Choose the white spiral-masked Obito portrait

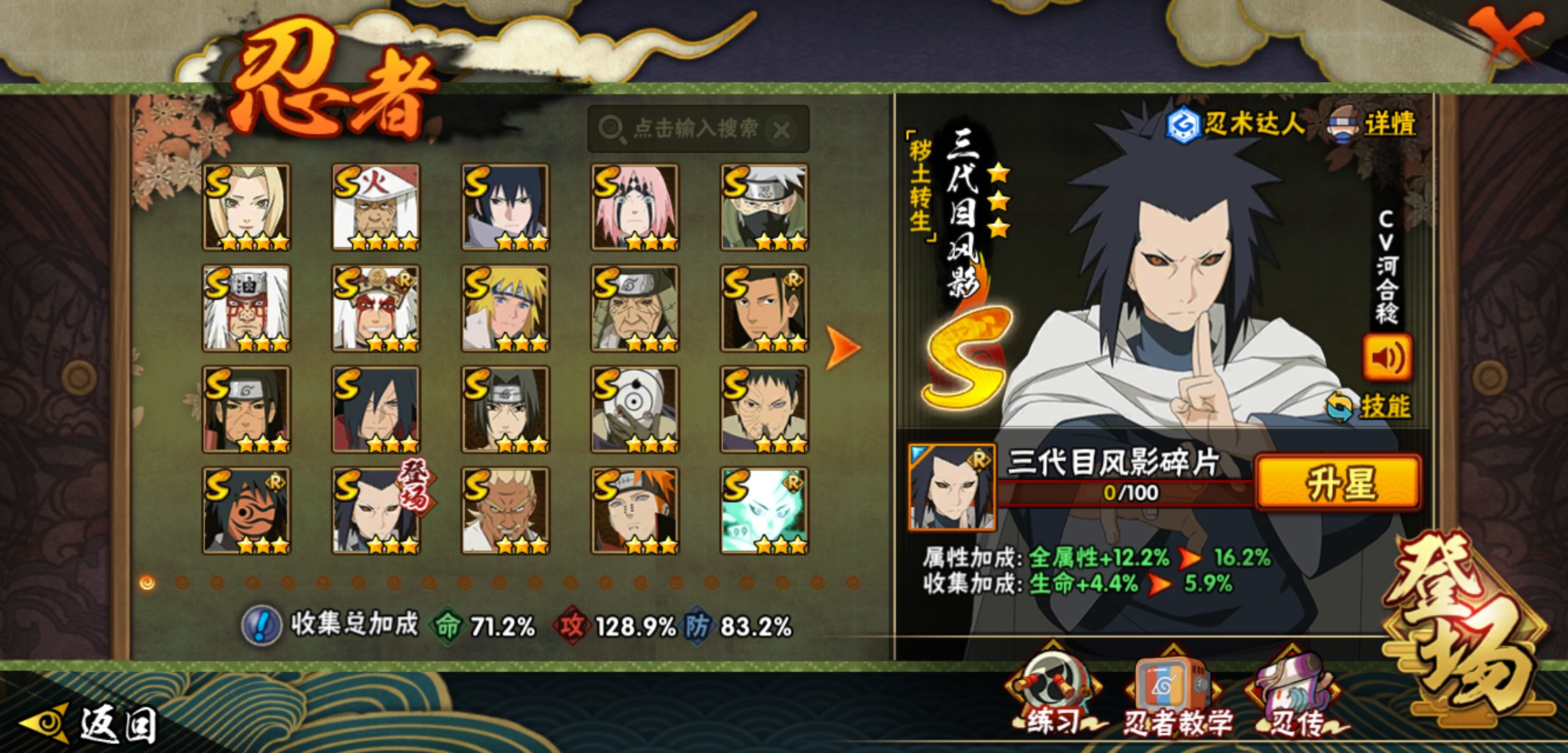click(635, 409)
